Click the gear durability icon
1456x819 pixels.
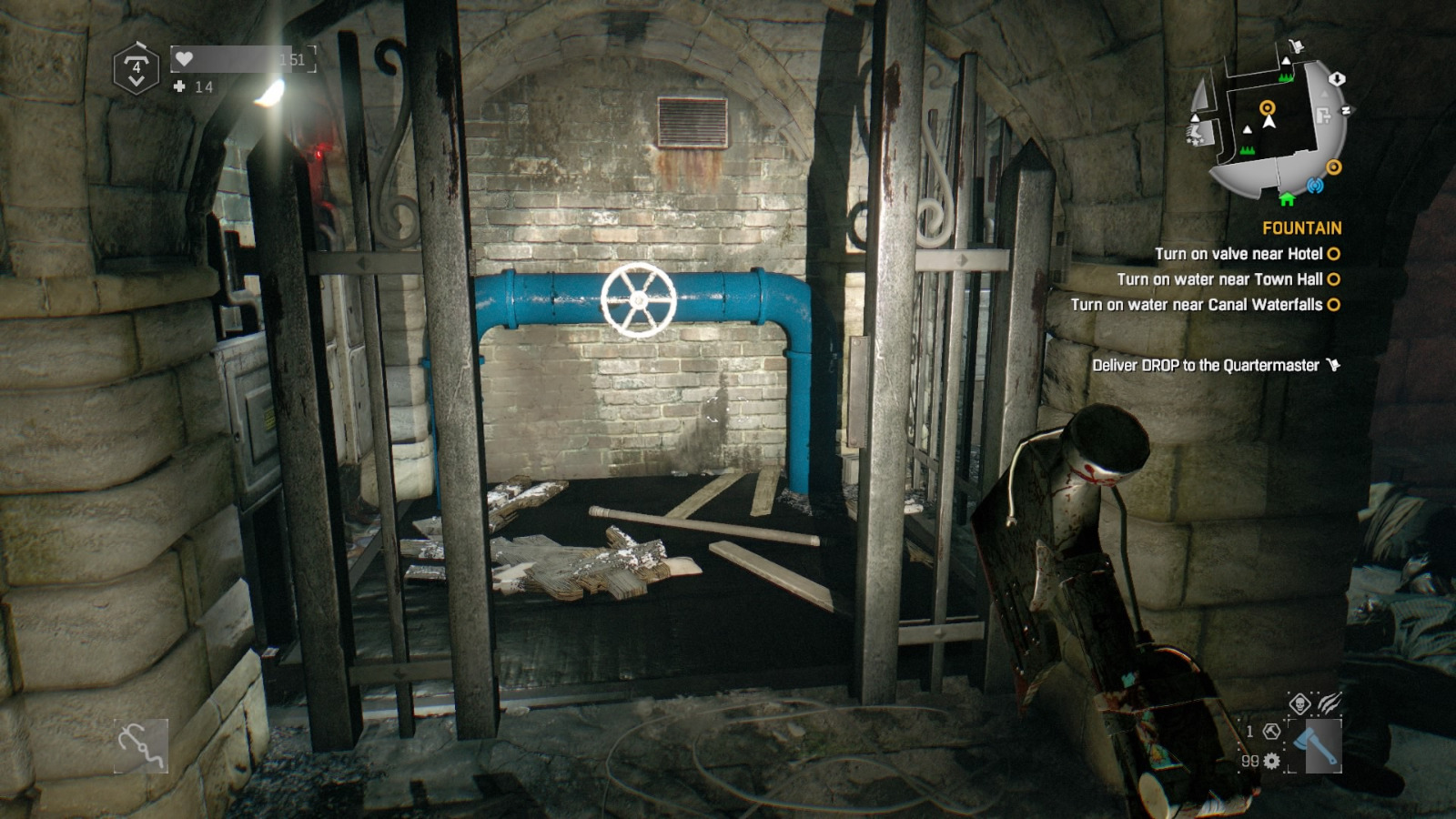tap(1272, 761)
